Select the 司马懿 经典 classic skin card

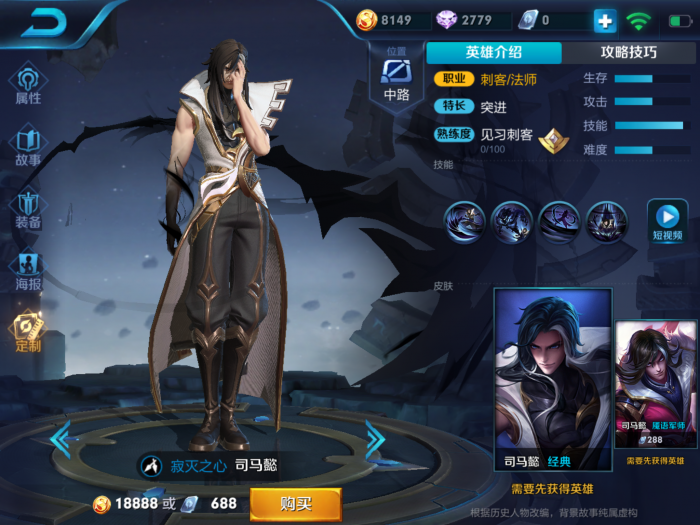point(552,380)
